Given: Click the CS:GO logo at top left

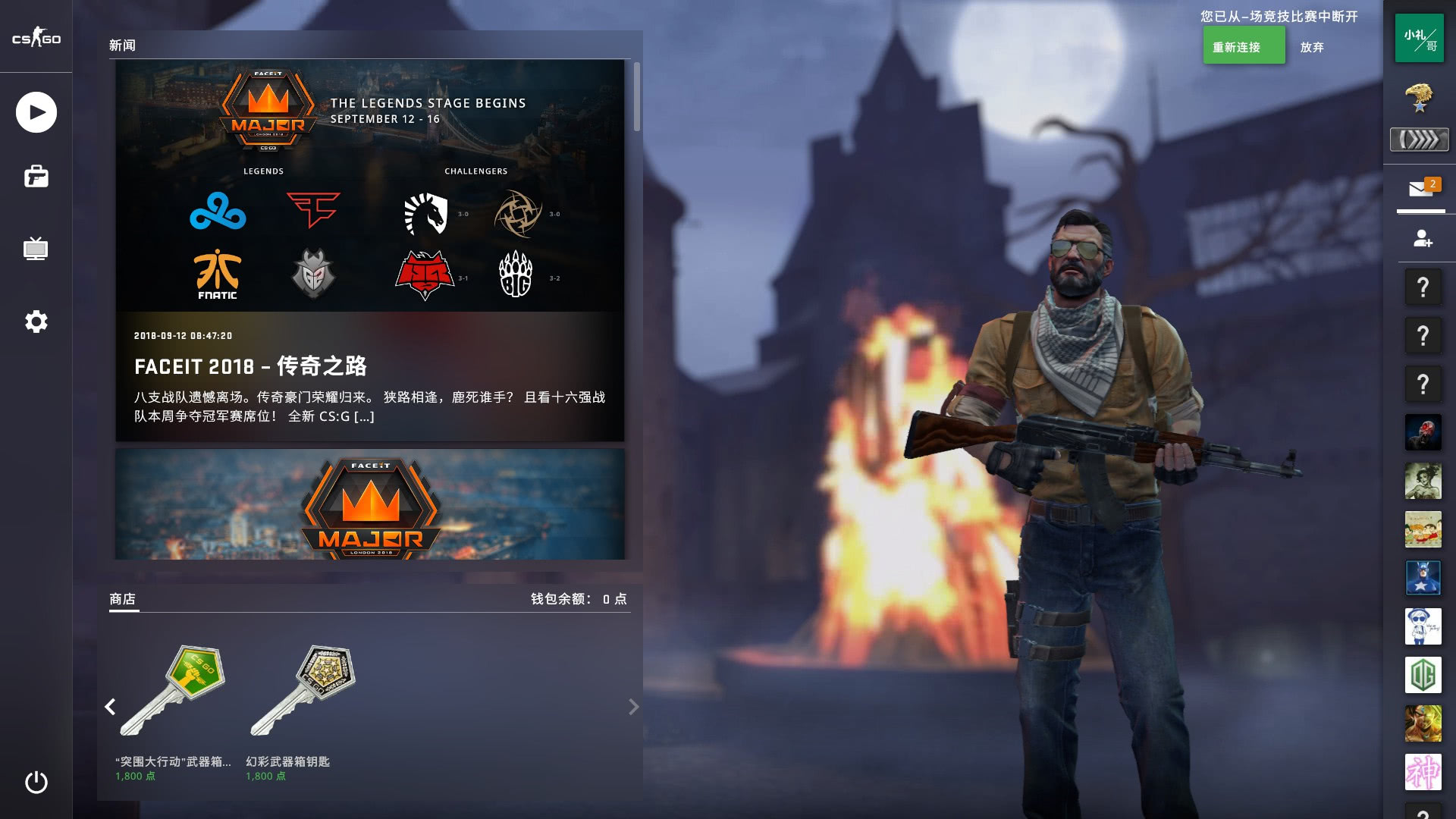Looking at the screenshot, I should click(35, 38).
